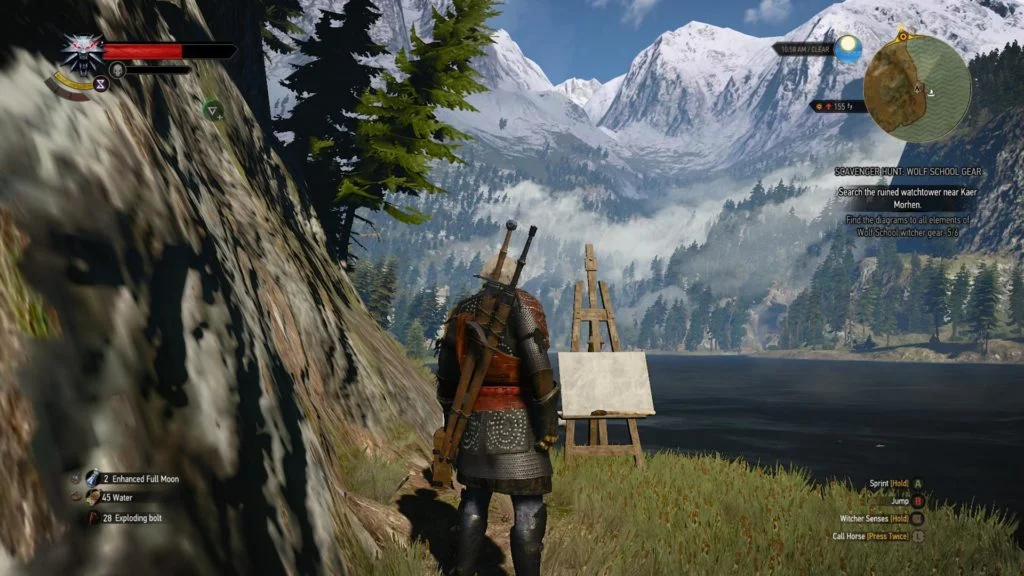Click the hourglass sign icon under the medallion
This screenshot has width=1024, height=576.
(100, 84)
